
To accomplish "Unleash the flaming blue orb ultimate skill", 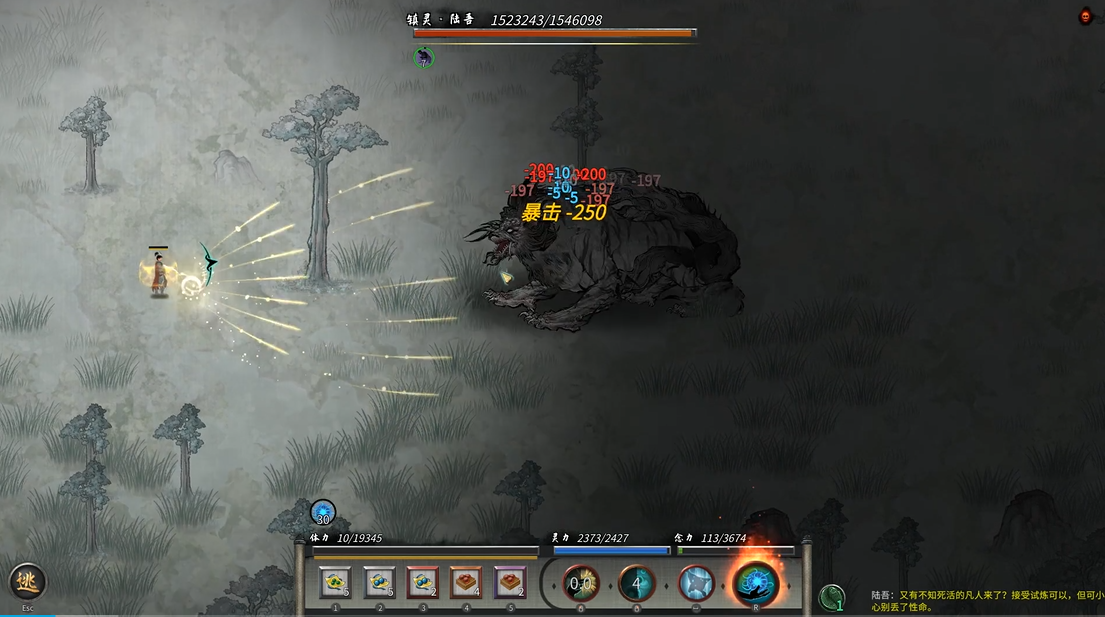I will (756, 582).
